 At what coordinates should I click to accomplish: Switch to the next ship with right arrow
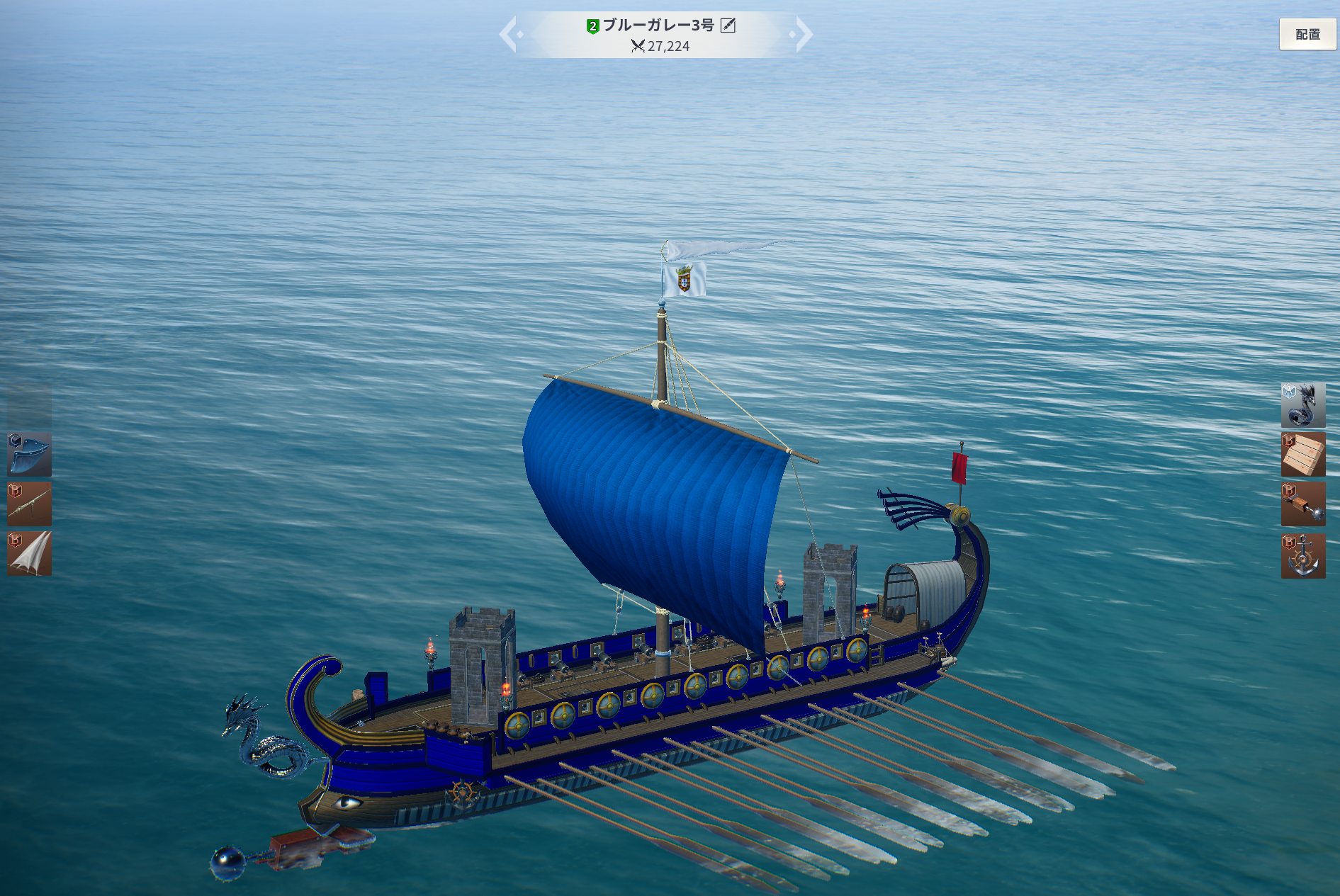coord(803,34)
